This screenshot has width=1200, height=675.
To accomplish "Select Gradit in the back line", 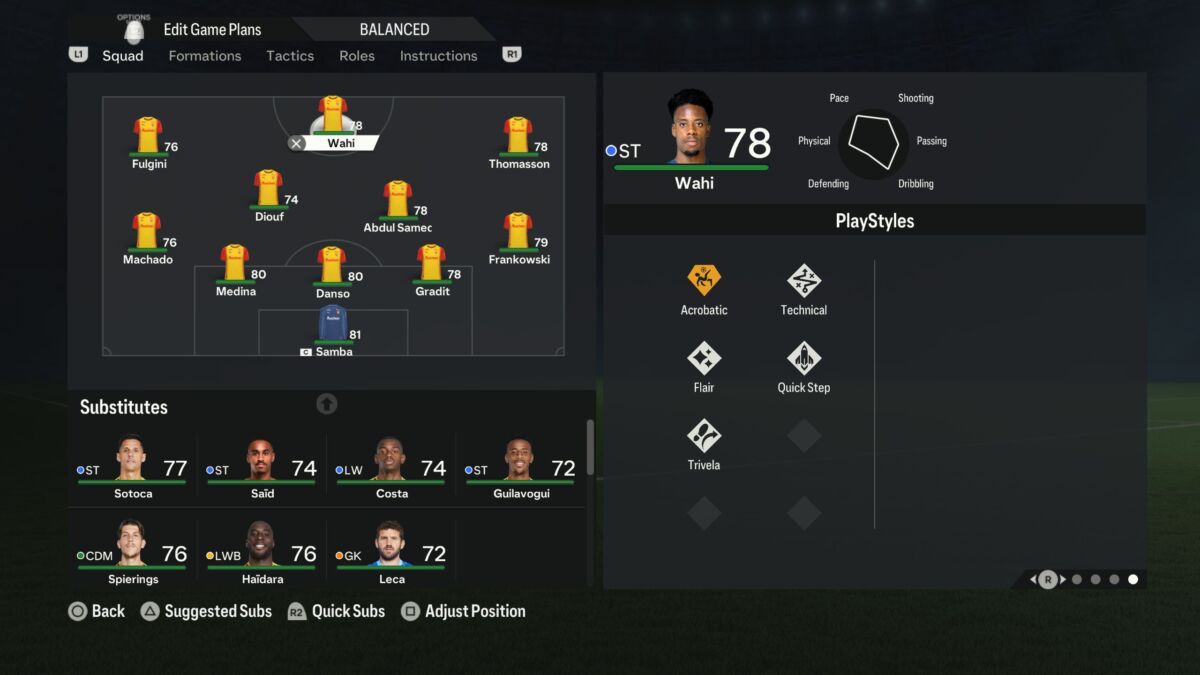I will 431,265.
